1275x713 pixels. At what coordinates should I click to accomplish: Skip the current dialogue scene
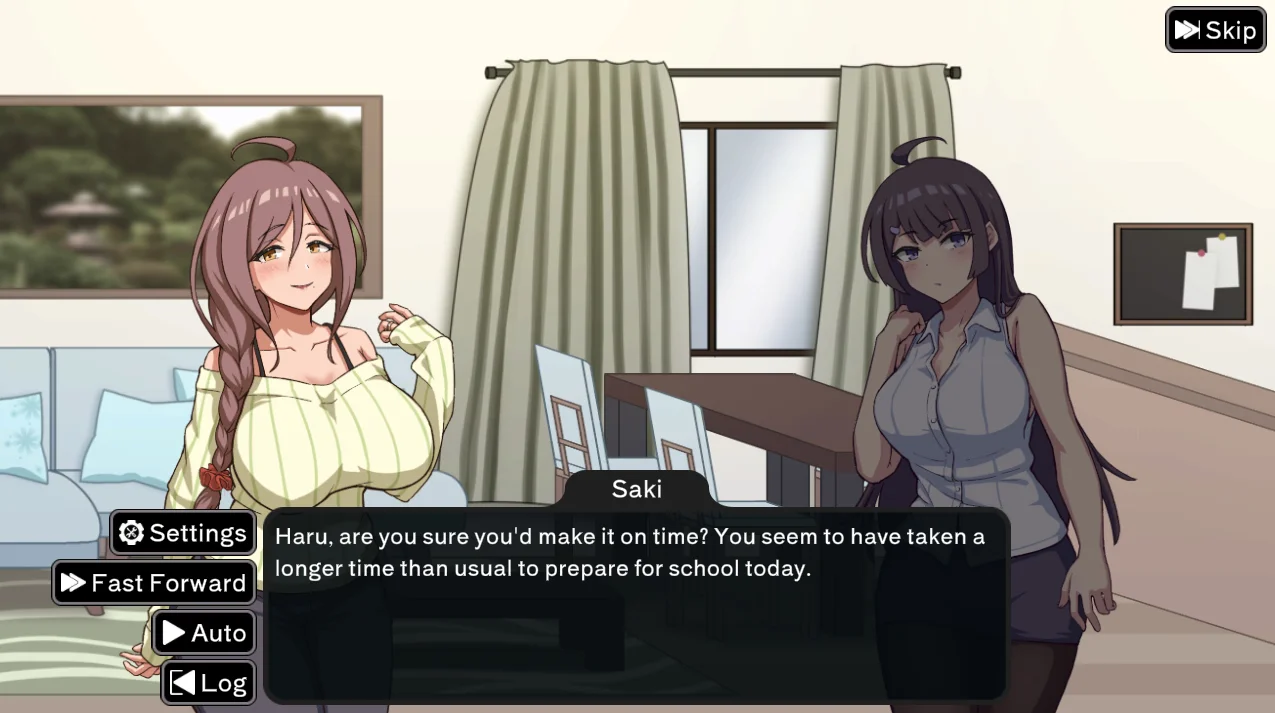[1215, 30]
